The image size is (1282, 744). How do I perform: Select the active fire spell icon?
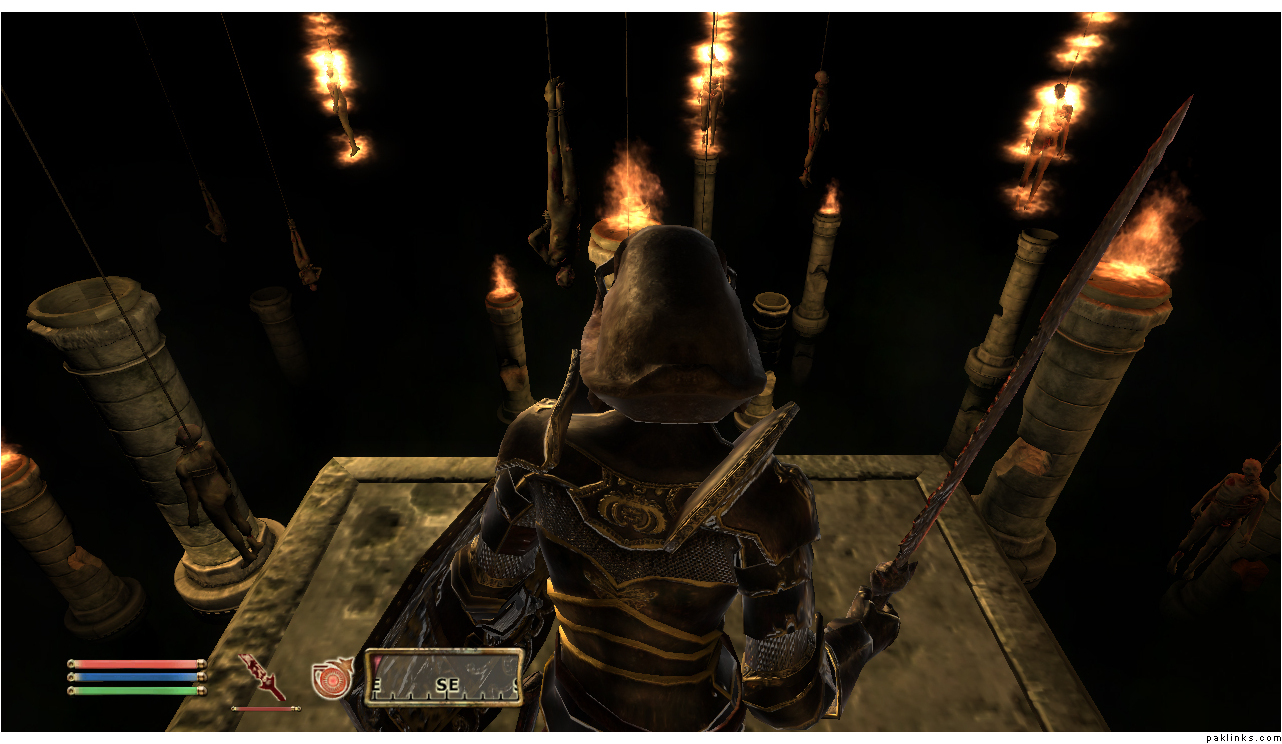pos(331,678)
